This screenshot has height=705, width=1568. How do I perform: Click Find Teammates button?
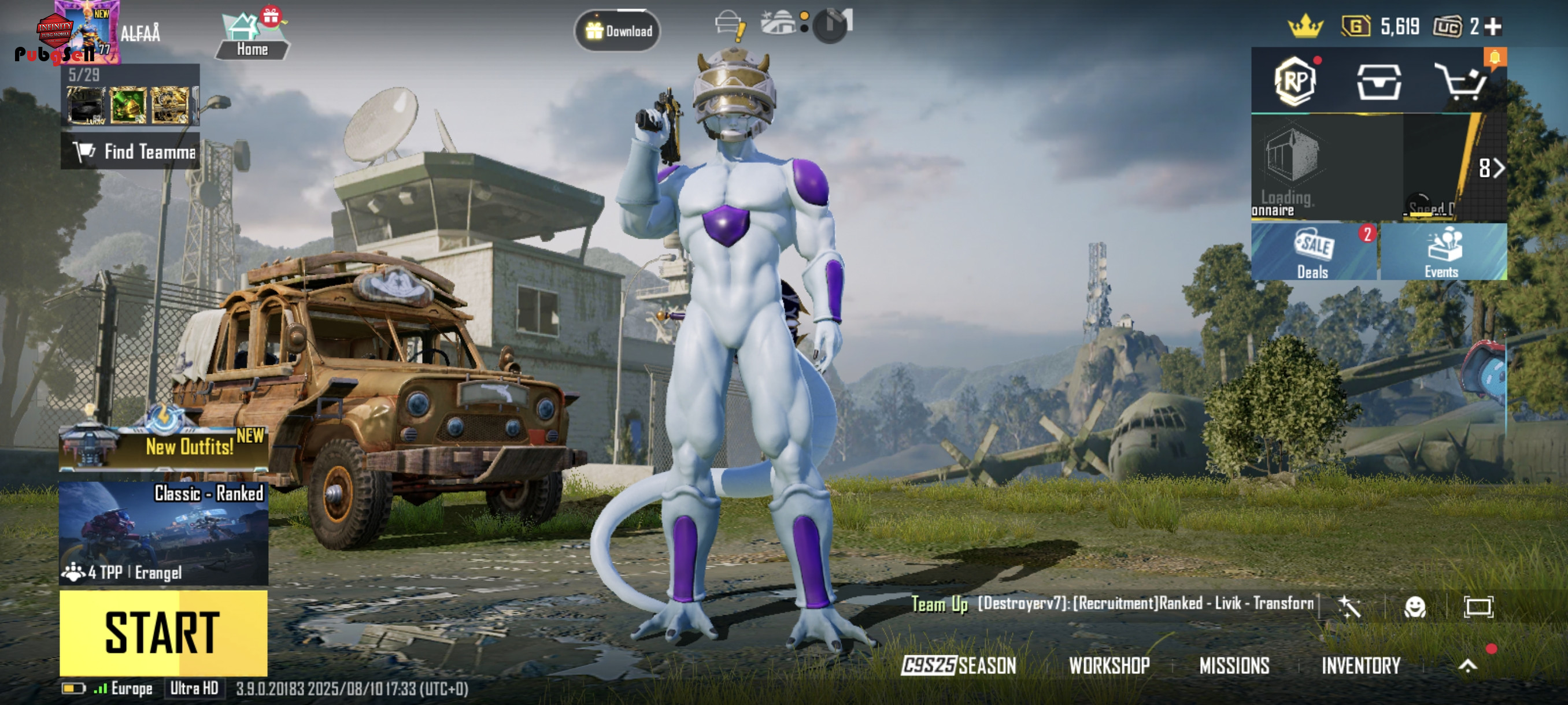point(130,151)
